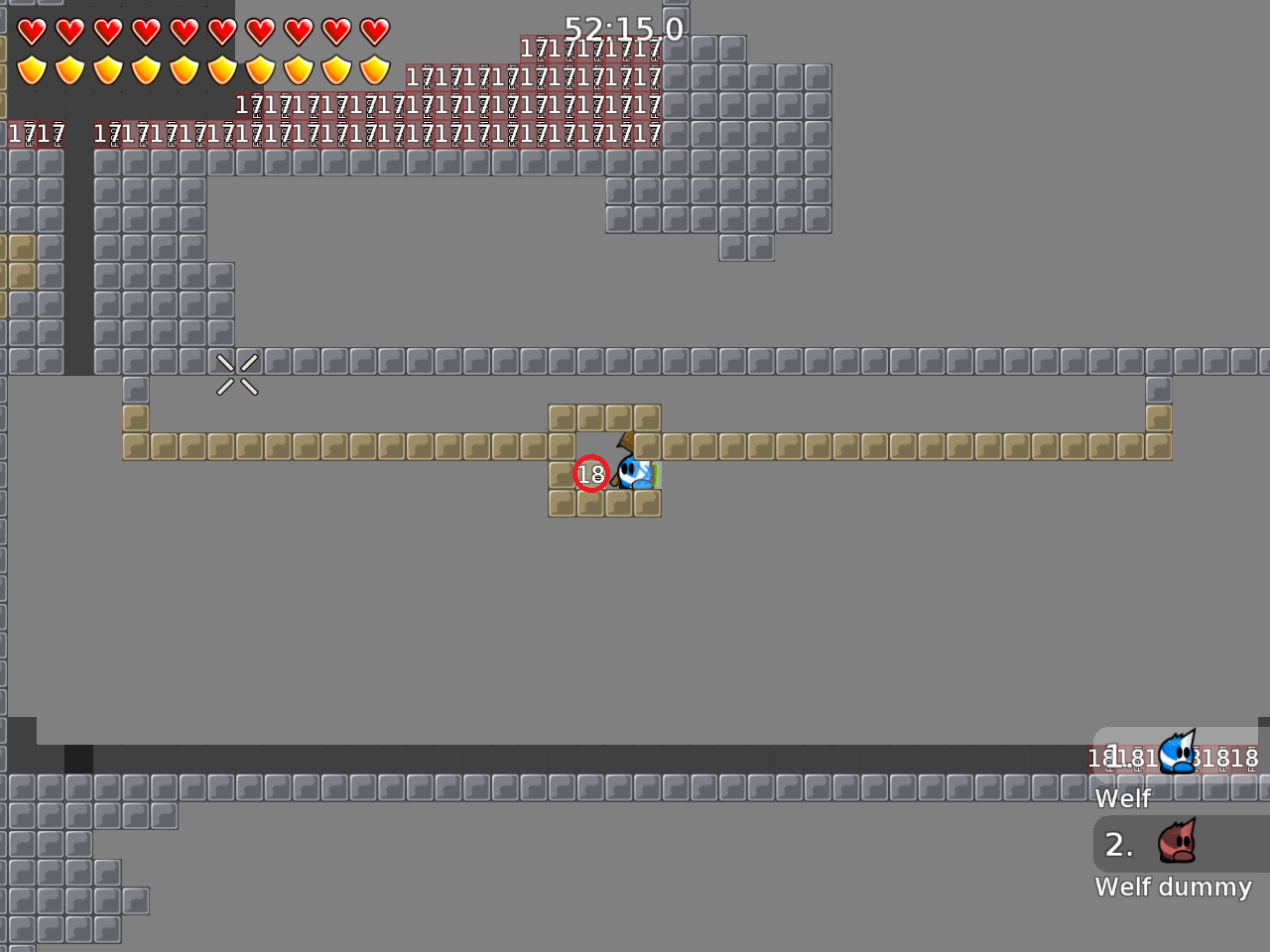Select the Welf name in the scoreboard
The width and height of the screenshot is (1270, 952).
click(1122, 797)
